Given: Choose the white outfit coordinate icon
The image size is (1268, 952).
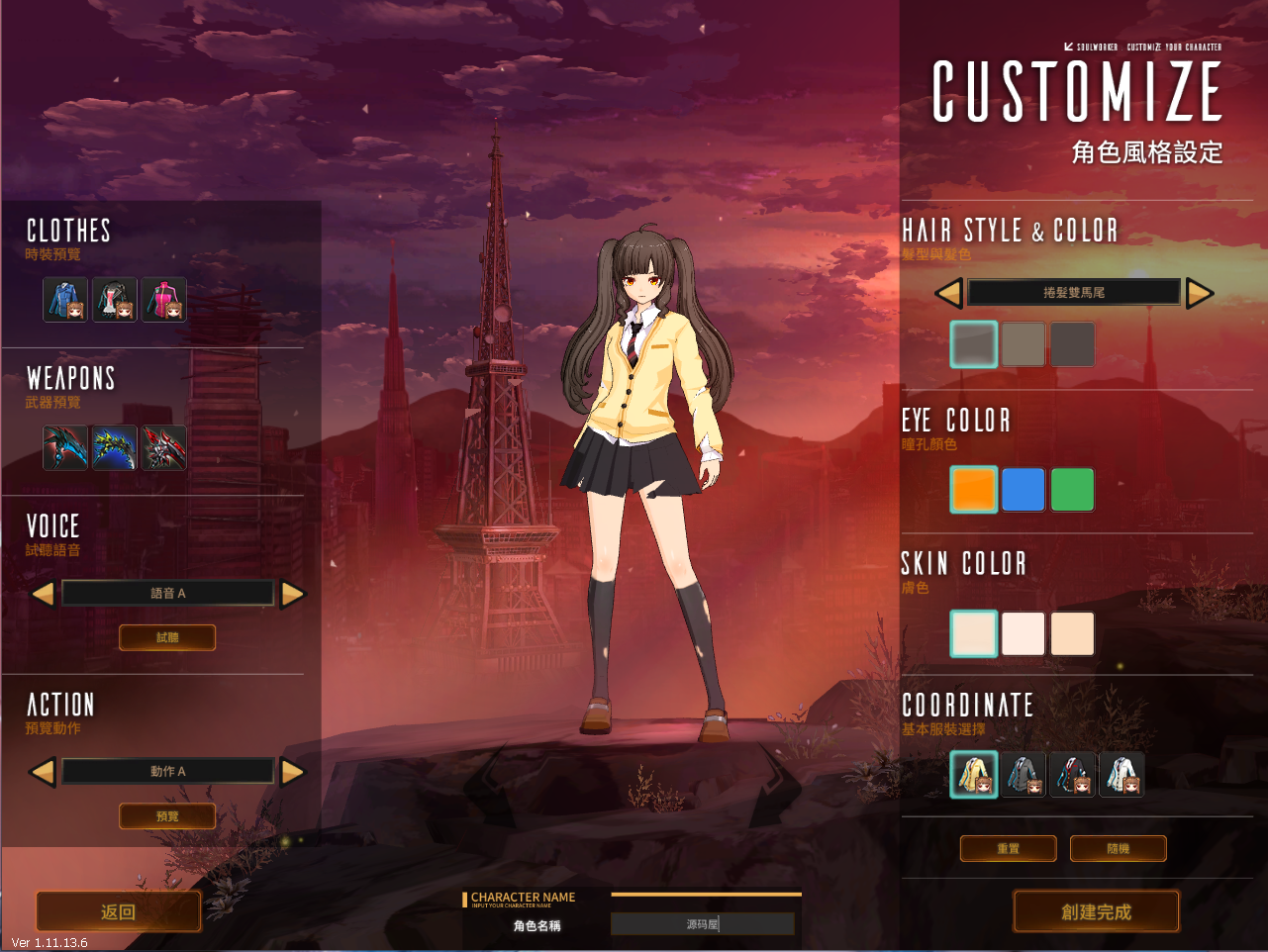Looking at the screenshot, I should tap(1122, 774).
